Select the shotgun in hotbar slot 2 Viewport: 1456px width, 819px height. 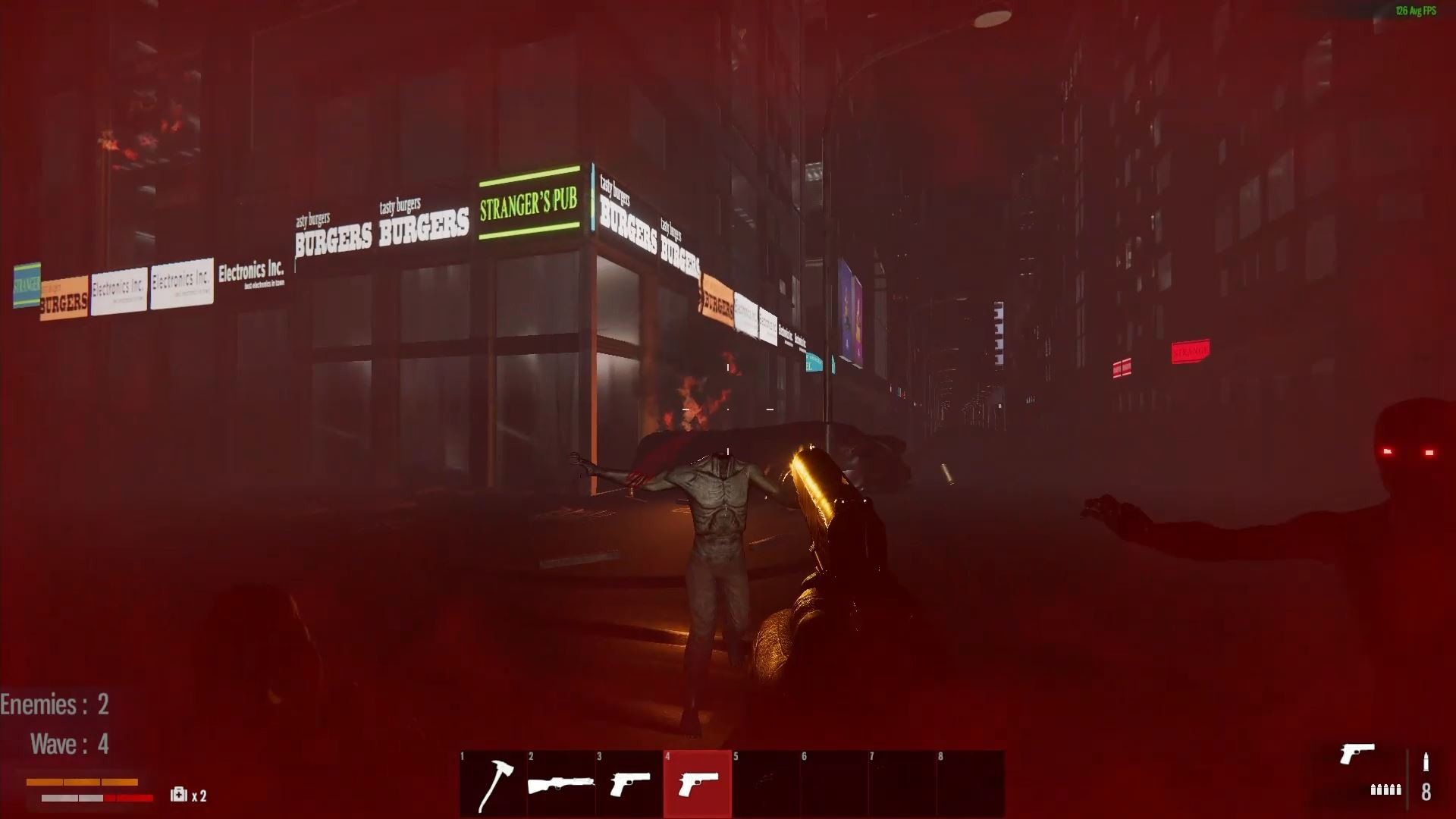tap(559, 783)
